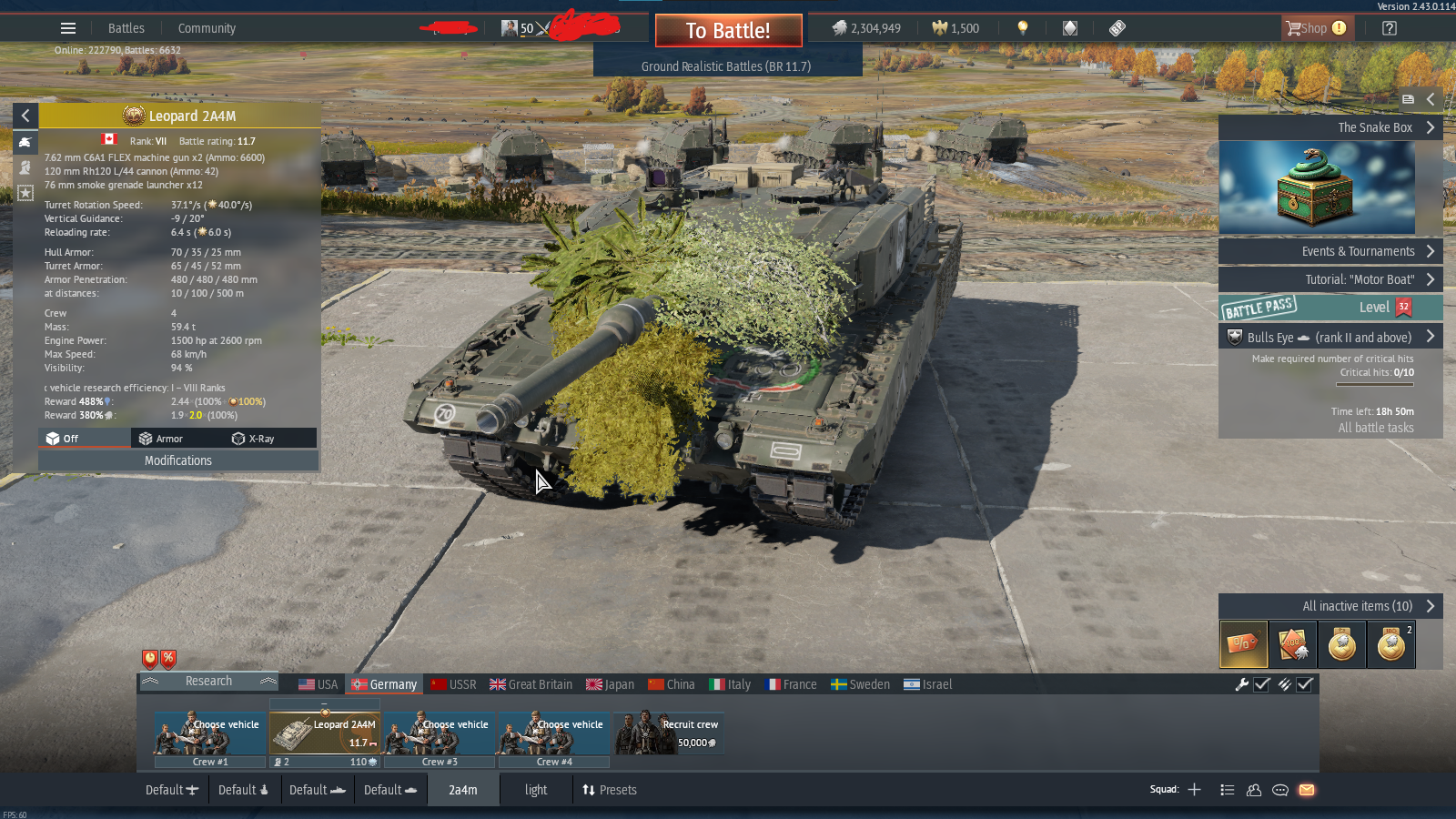Viewport: 1456px width, 819px height.
Task: Enable X-Ray view mode
Action: tap(253, 439)
